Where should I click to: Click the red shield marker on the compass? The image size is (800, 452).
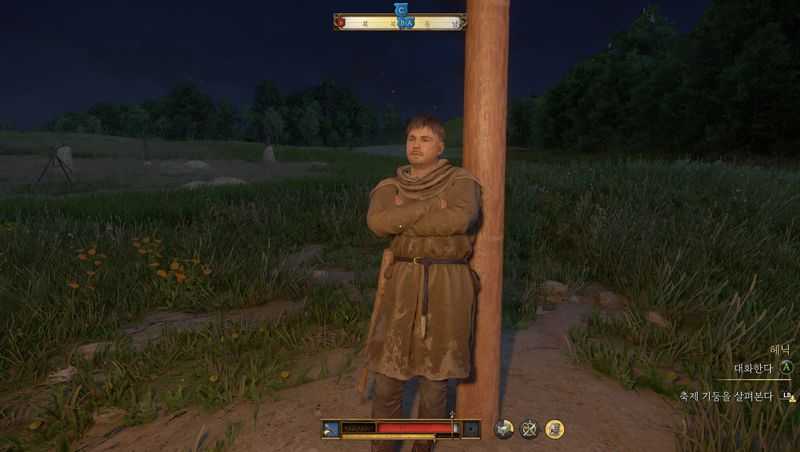click(x=340, y=22)
